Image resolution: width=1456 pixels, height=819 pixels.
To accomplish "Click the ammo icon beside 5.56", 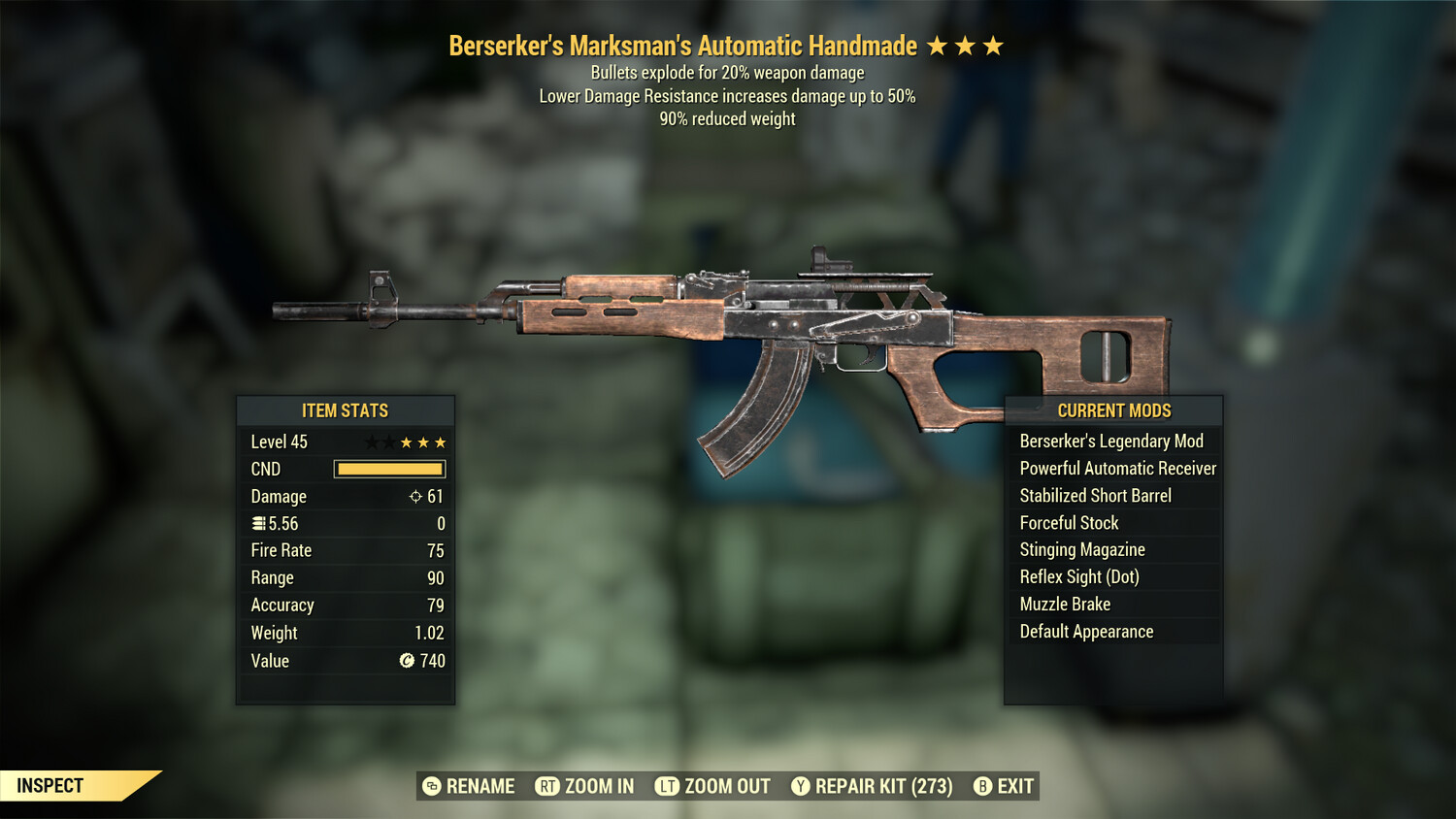I will click(257, 523).
